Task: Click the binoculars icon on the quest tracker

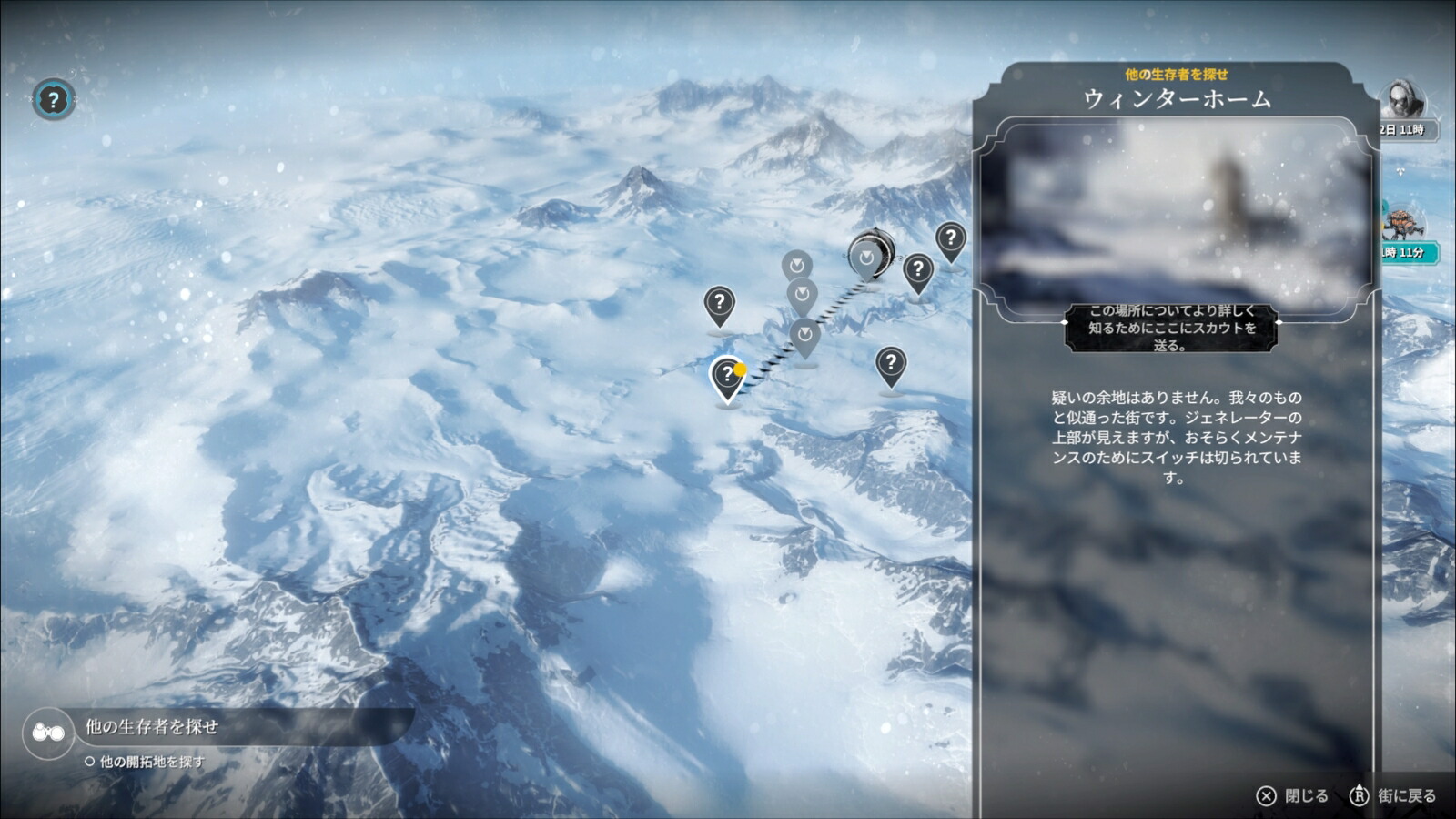Action: (x=50, y=730)
